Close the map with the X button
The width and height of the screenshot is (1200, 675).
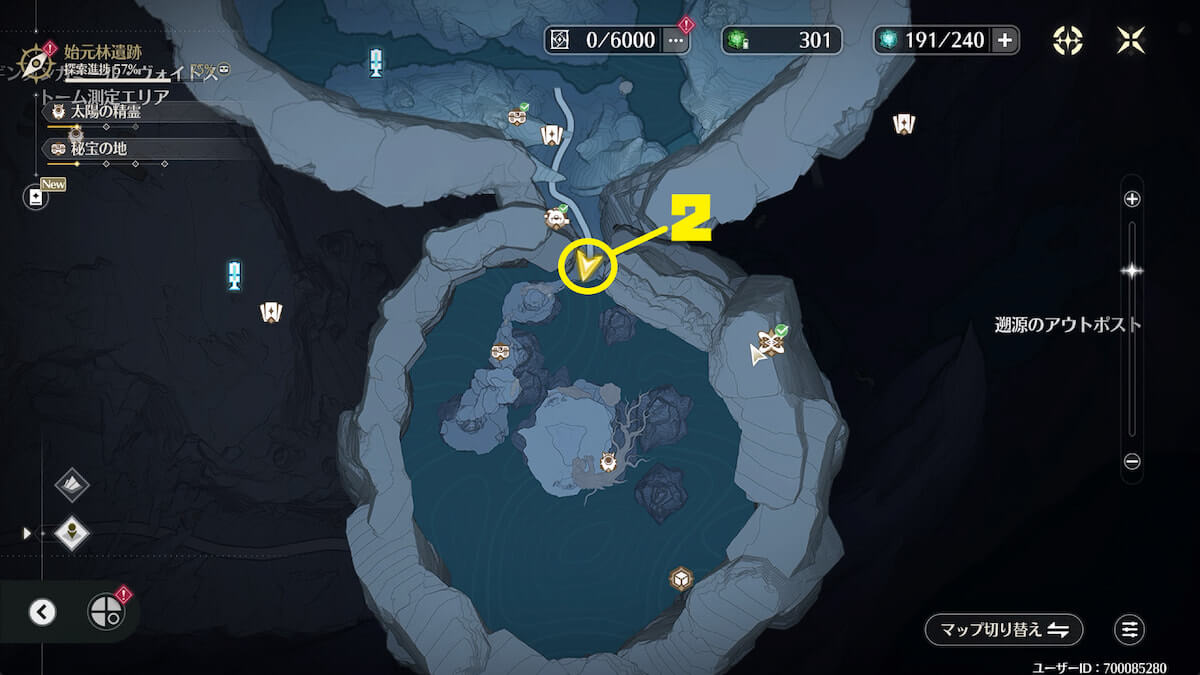click(x=1130, y=40)
